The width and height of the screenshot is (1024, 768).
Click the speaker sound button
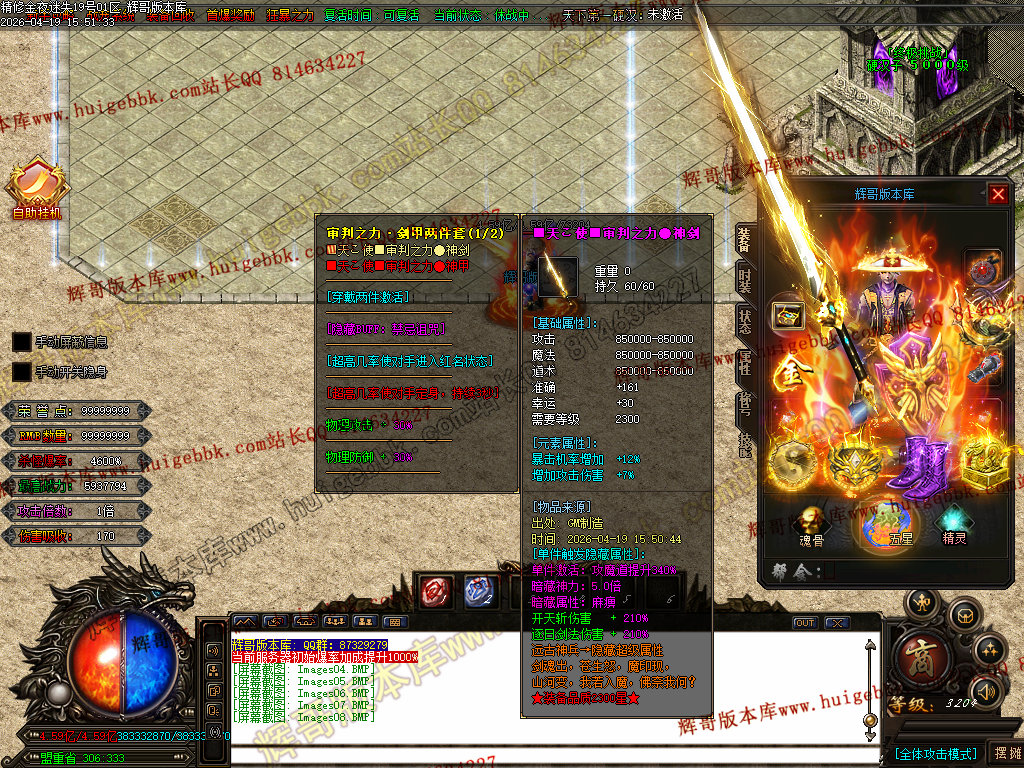click(x=986, y=691)
